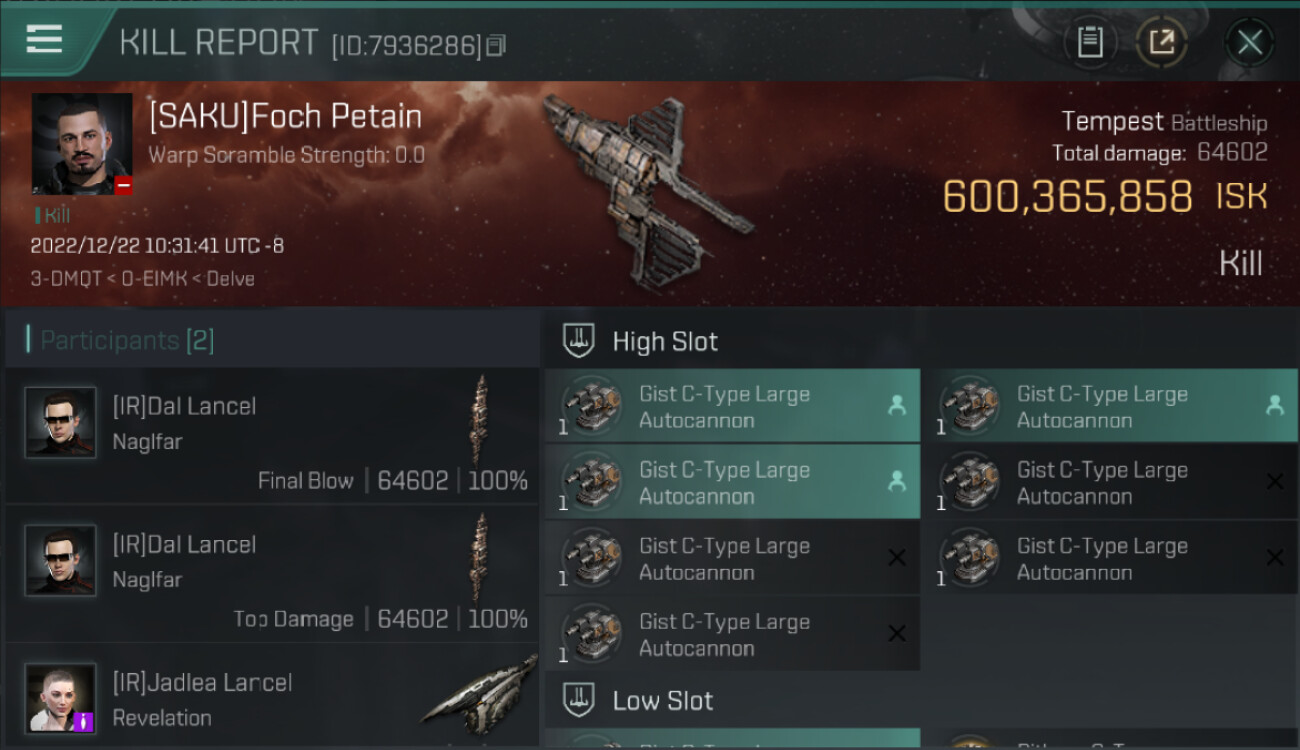The height and width of the screenshot is (750, 1300).
Task: Open participant Jadlea Lancel's Revelation row
Action: point(272,698)
